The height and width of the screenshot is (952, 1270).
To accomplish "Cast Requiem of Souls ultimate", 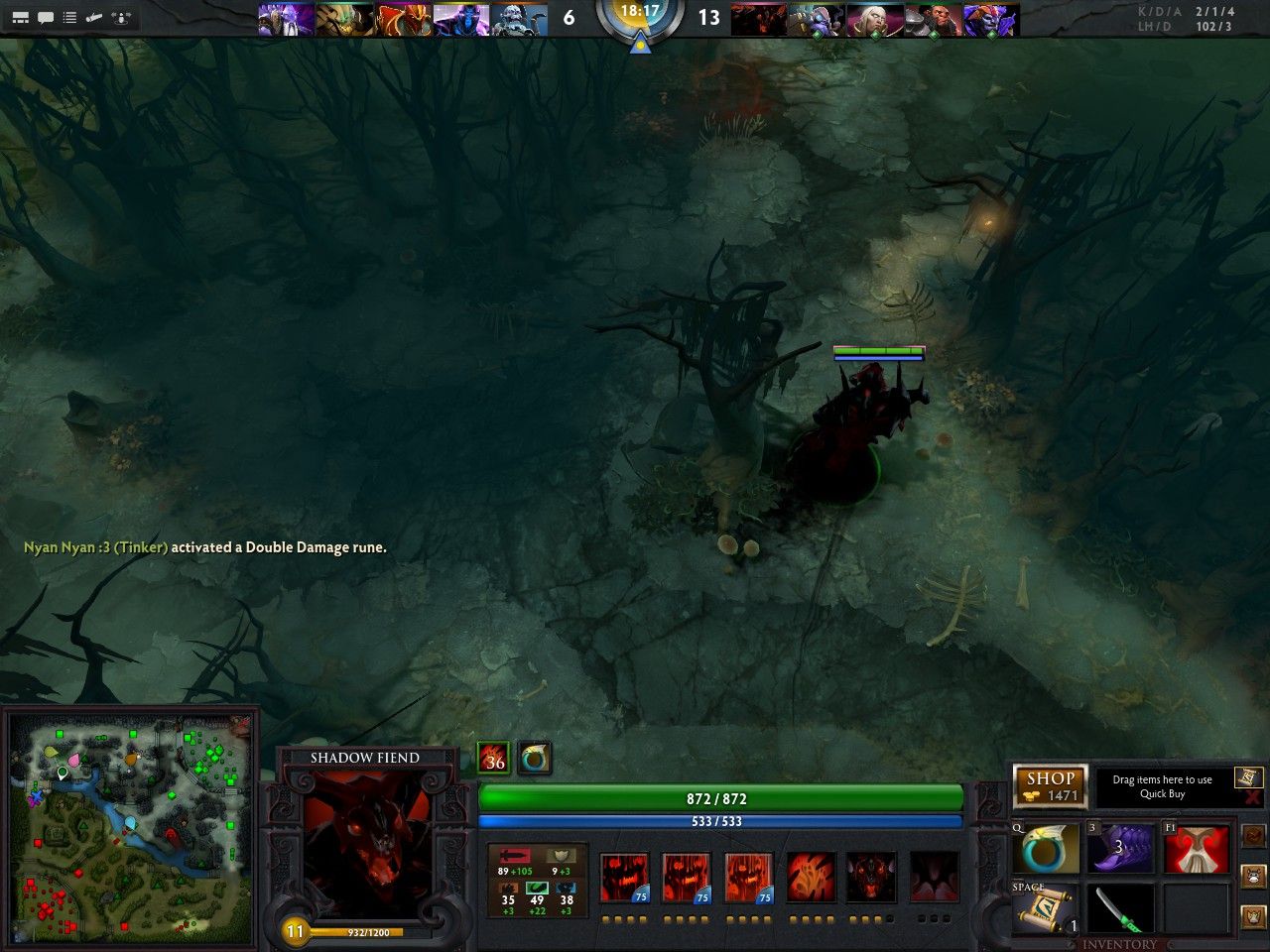I will point(934,878).
